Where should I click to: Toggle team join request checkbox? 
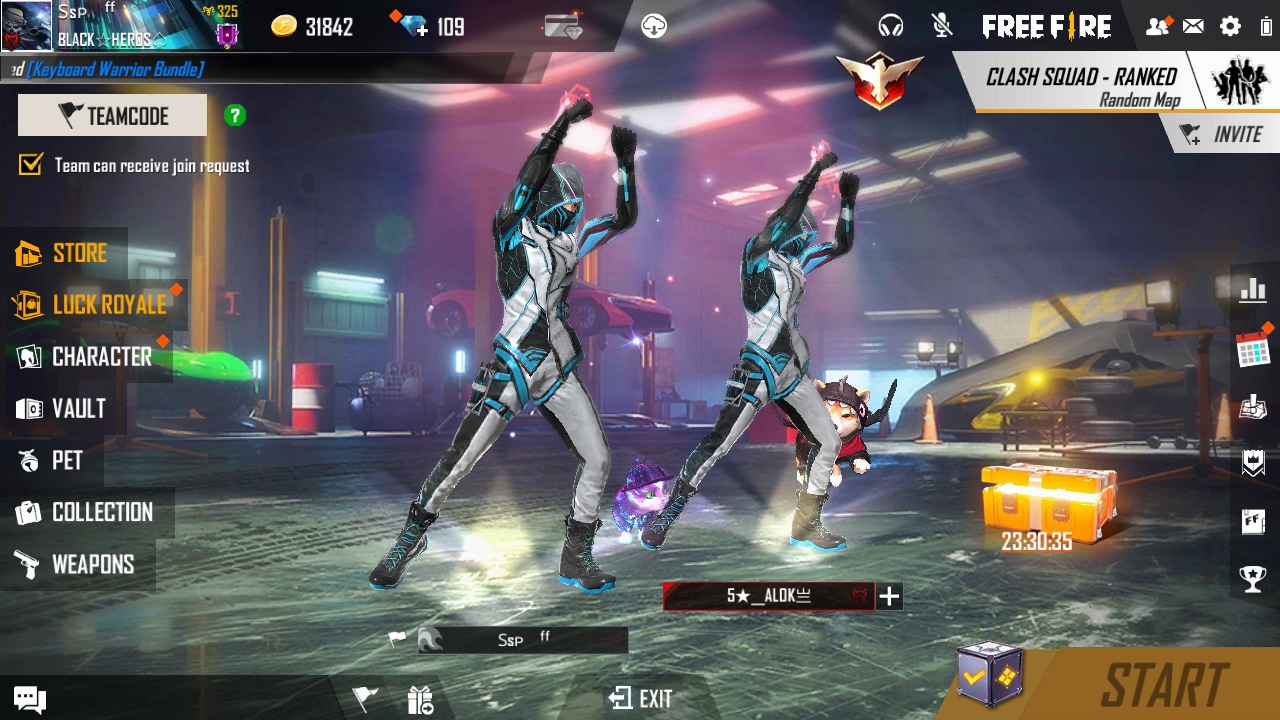click(x=31, y=165)
